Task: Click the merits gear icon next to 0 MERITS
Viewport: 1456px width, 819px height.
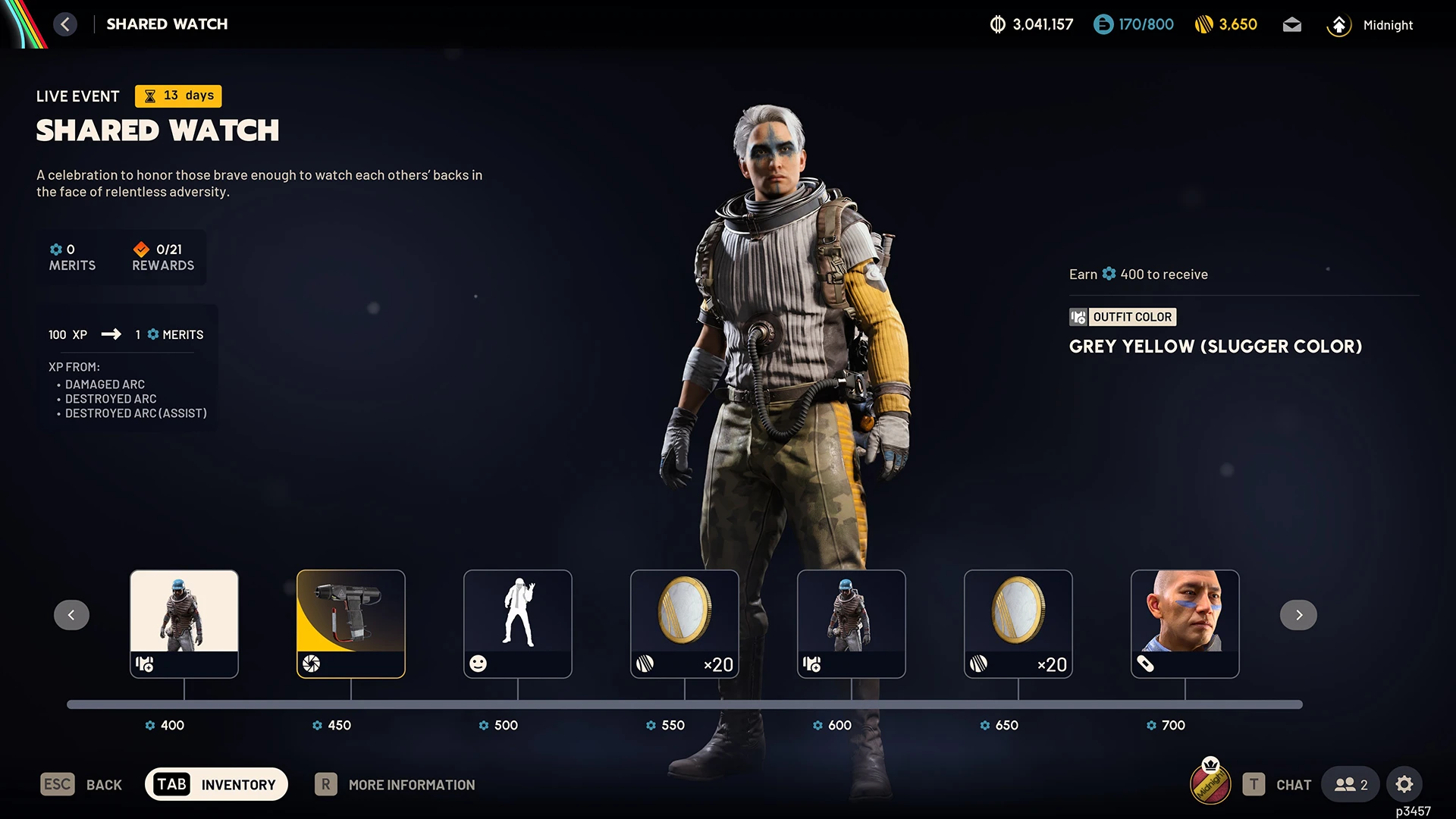Action: coord(56,249)
